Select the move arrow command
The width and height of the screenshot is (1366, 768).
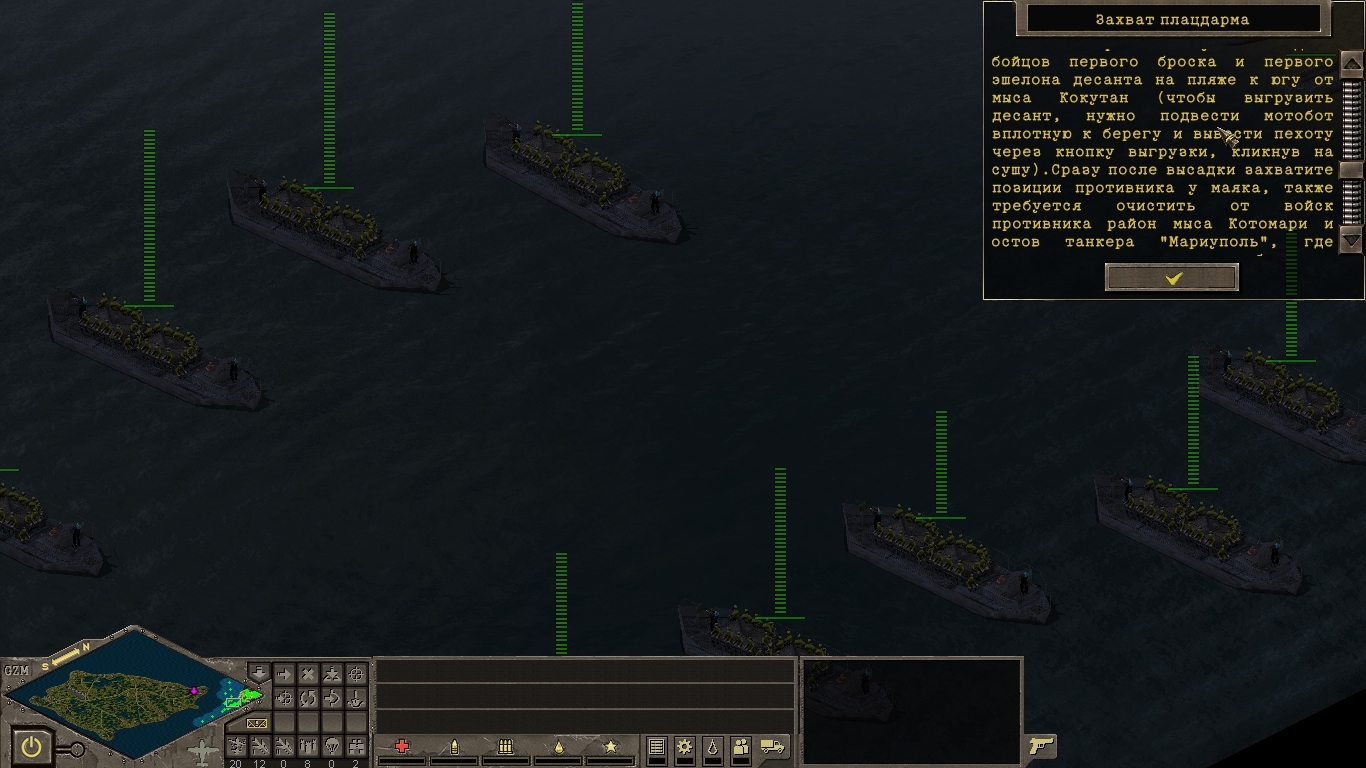coord(284,675)
